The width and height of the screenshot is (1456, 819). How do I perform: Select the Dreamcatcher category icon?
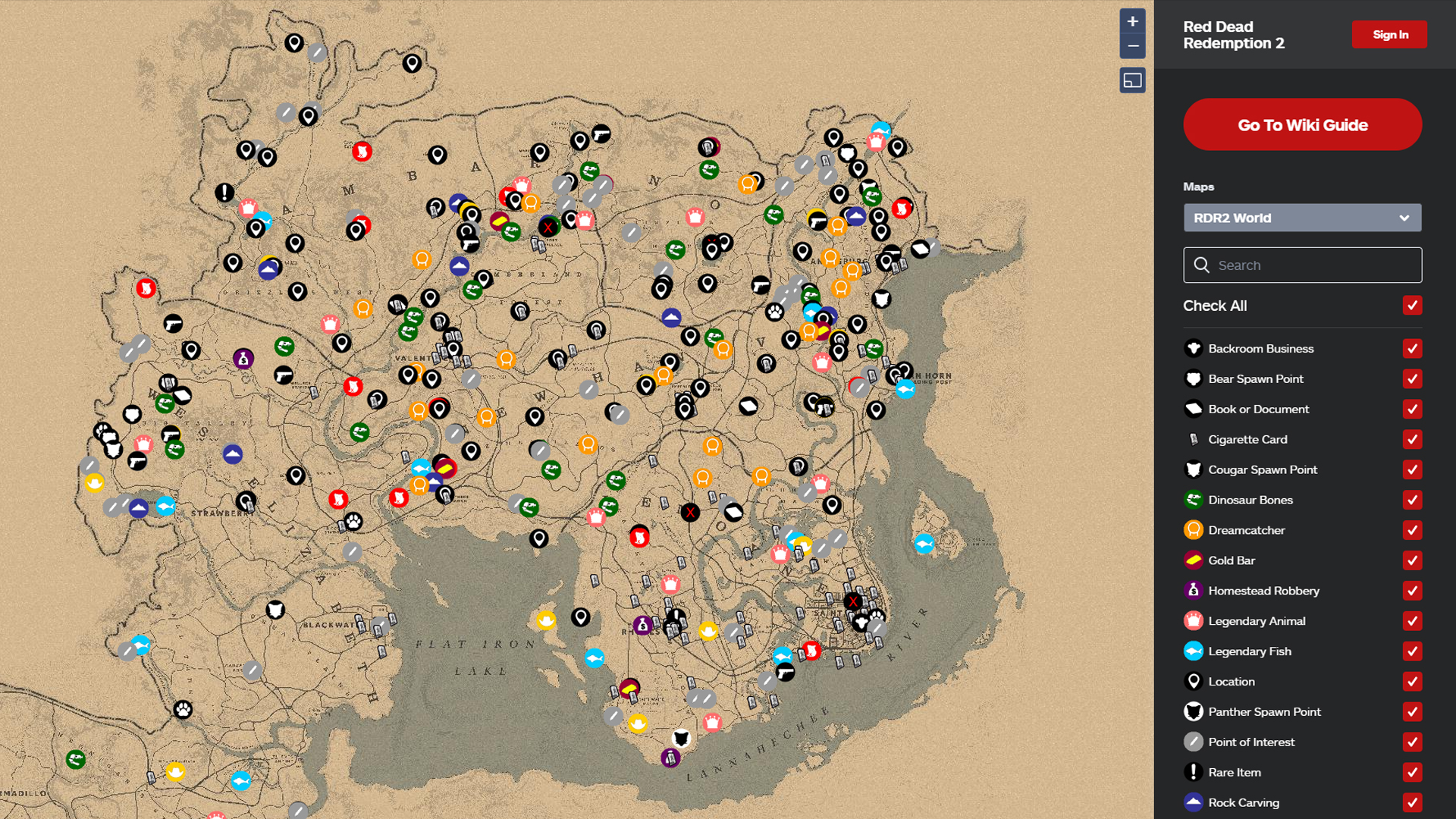[1193, 530]
